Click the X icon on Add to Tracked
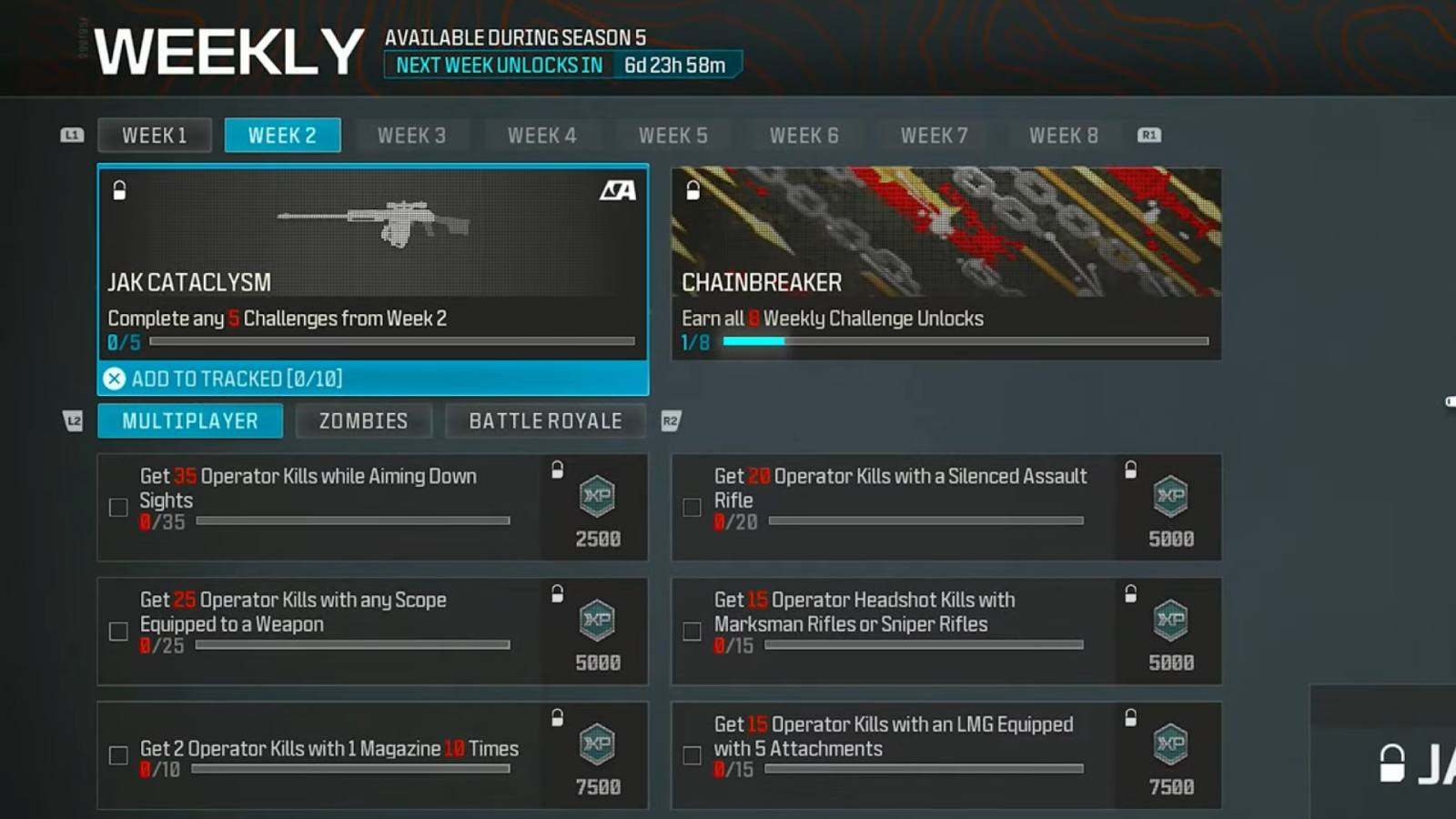Screen dimensions: 1456x819 point(115,379)
